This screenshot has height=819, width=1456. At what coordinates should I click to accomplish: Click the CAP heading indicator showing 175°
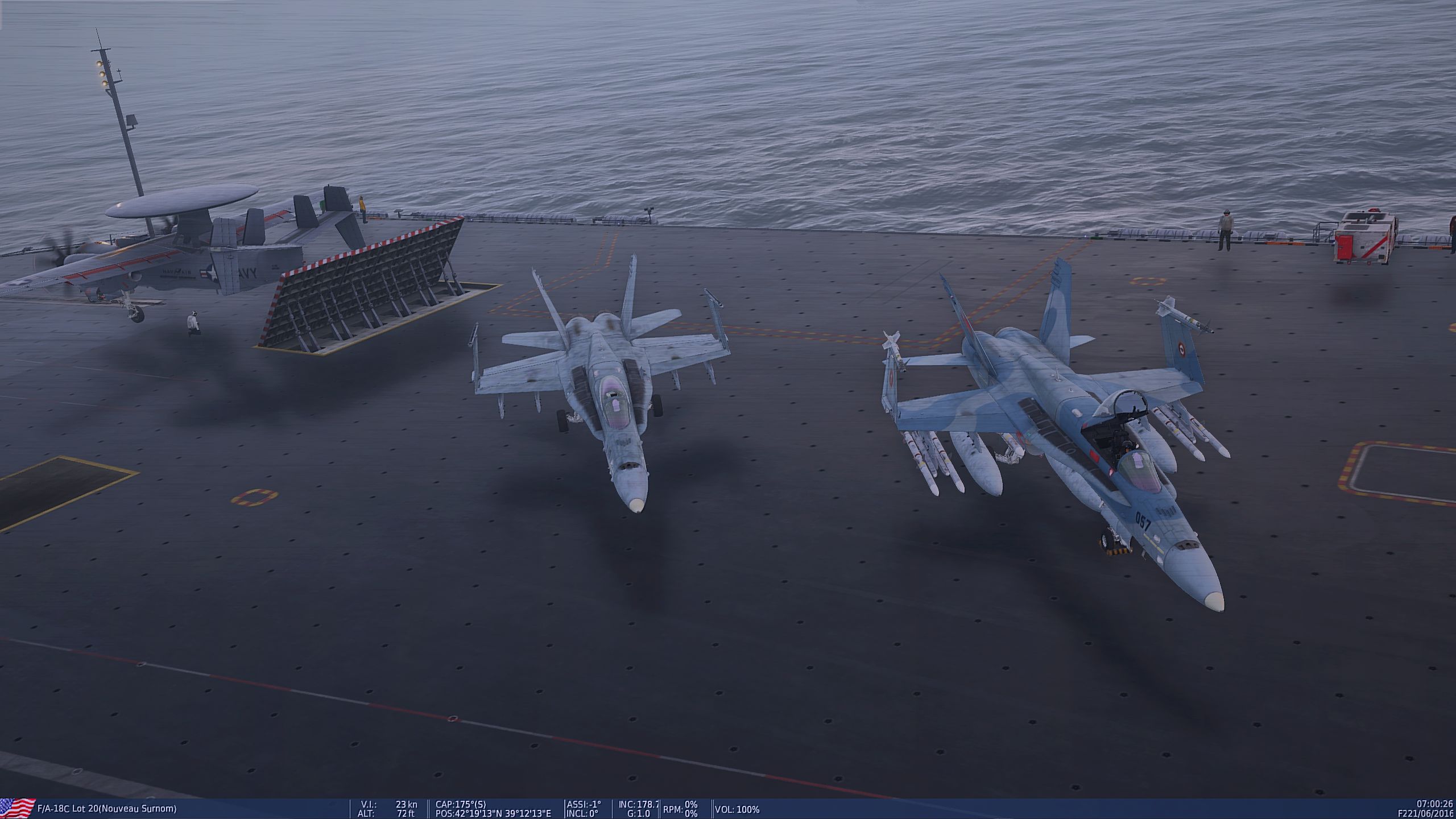pos(461,805)
